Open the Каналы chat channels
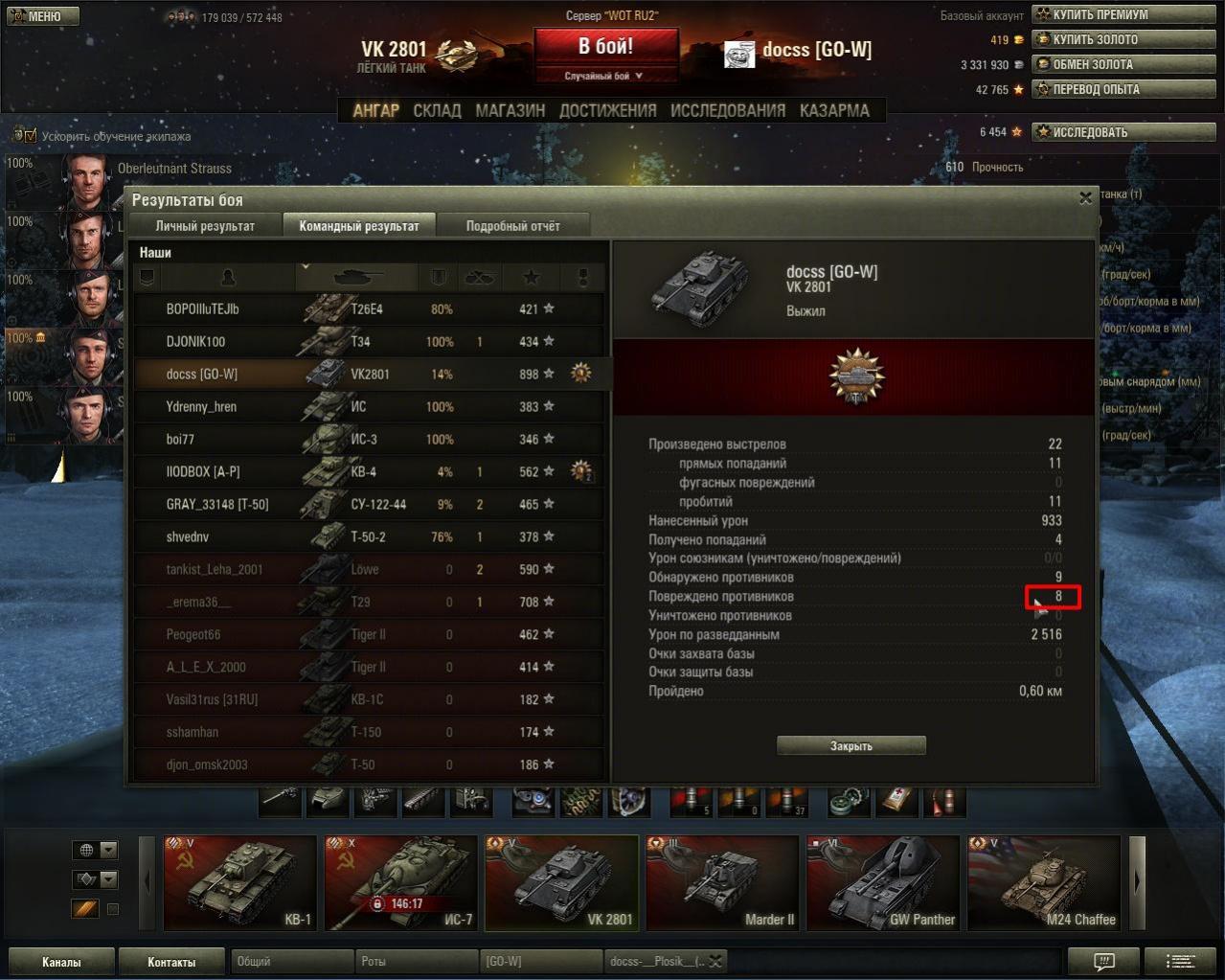Viewport: 1225px width, 980px height. click(61, 962)
